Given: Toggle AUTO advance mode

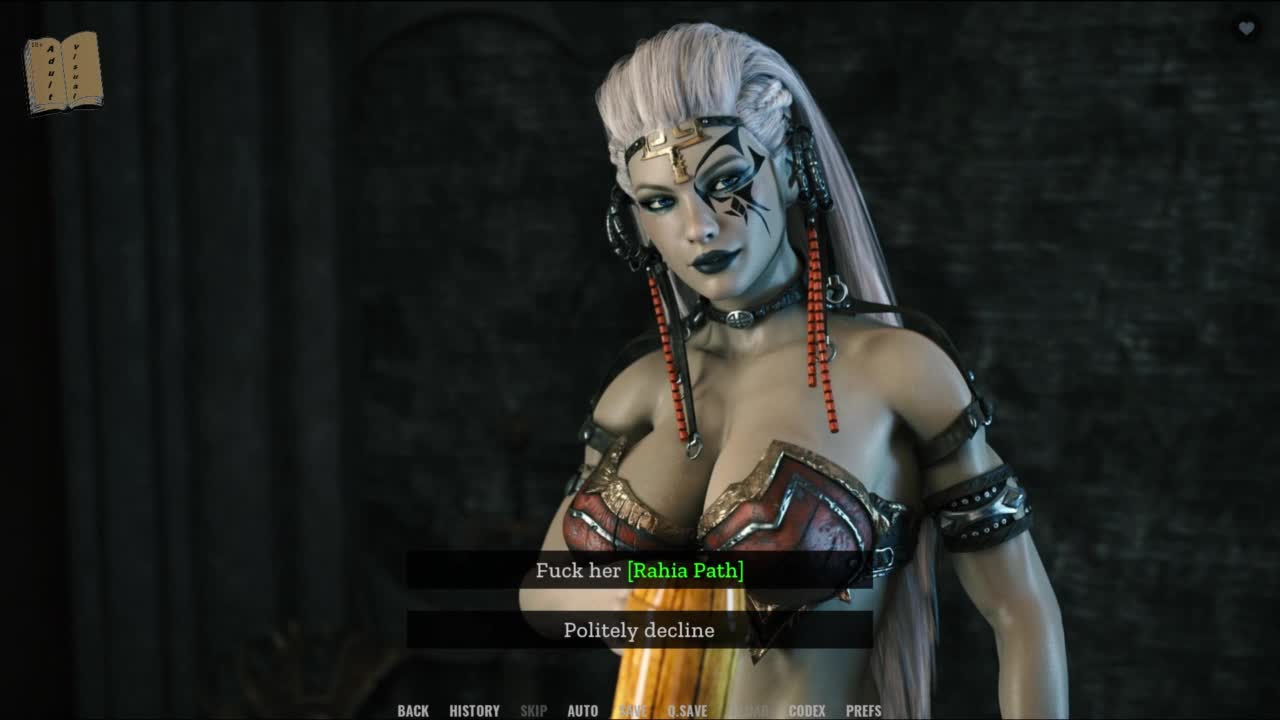Looking at the screenshot, I should (x=583, y=711).
